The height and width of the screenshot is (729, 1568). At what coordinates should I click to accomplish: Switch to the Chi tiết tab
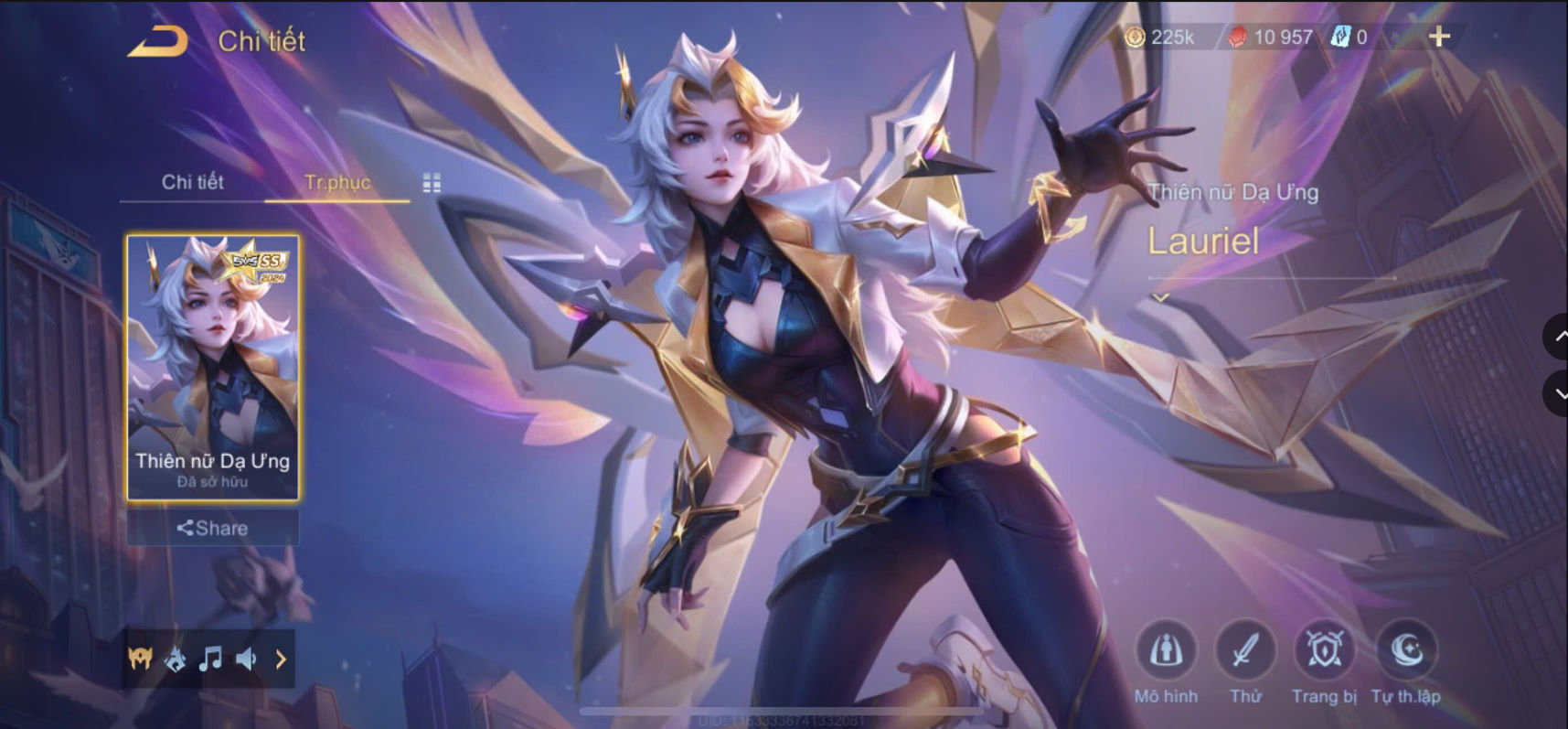point(193,182)
